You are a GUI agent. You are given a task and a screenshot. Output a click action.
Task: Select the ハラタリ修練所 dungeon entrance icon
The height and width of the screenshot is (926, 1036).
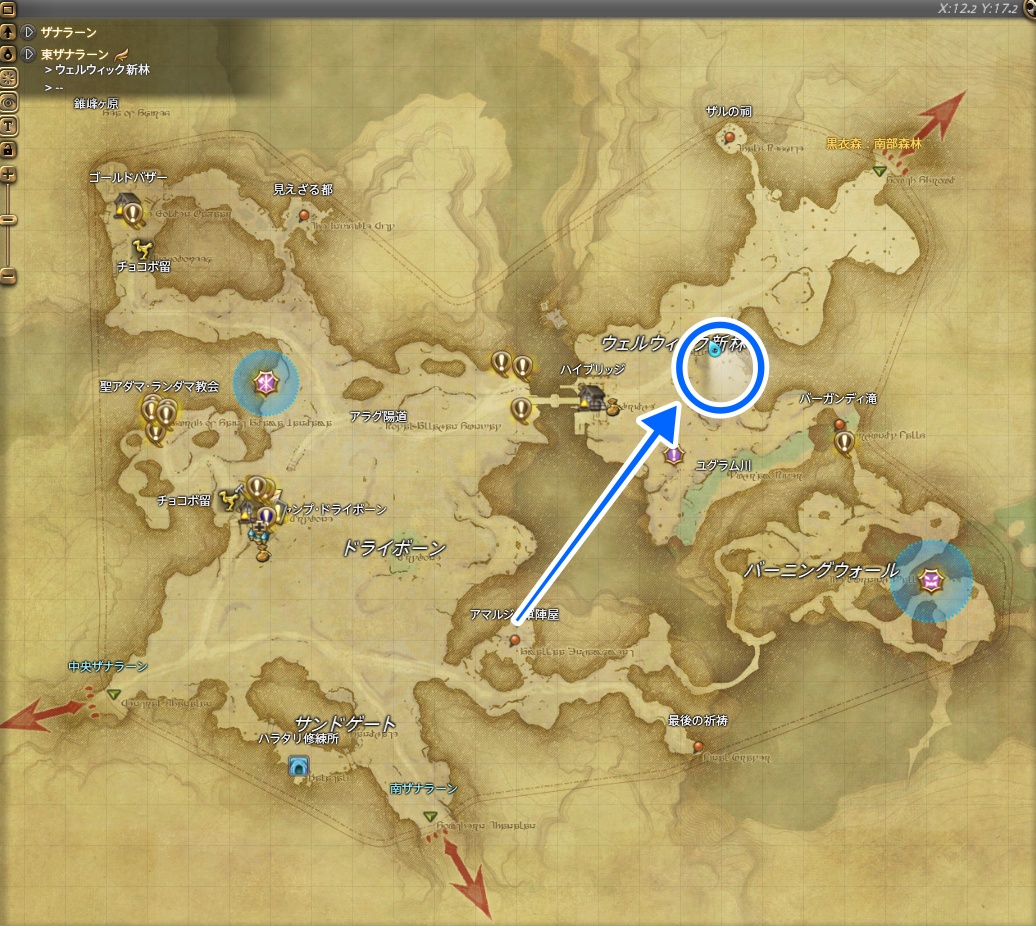click(x=297, y=766)
